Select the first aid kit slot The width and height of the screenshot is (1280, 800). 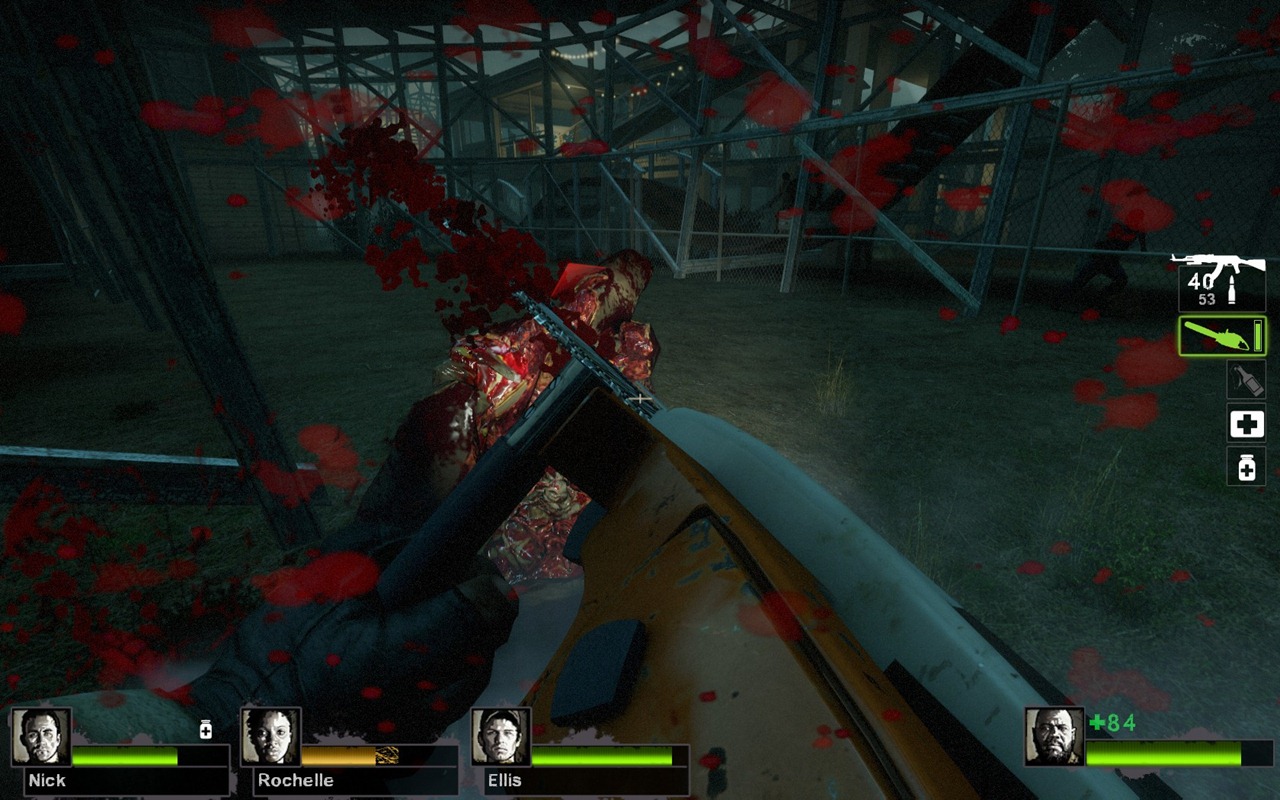coord(1246,424)
